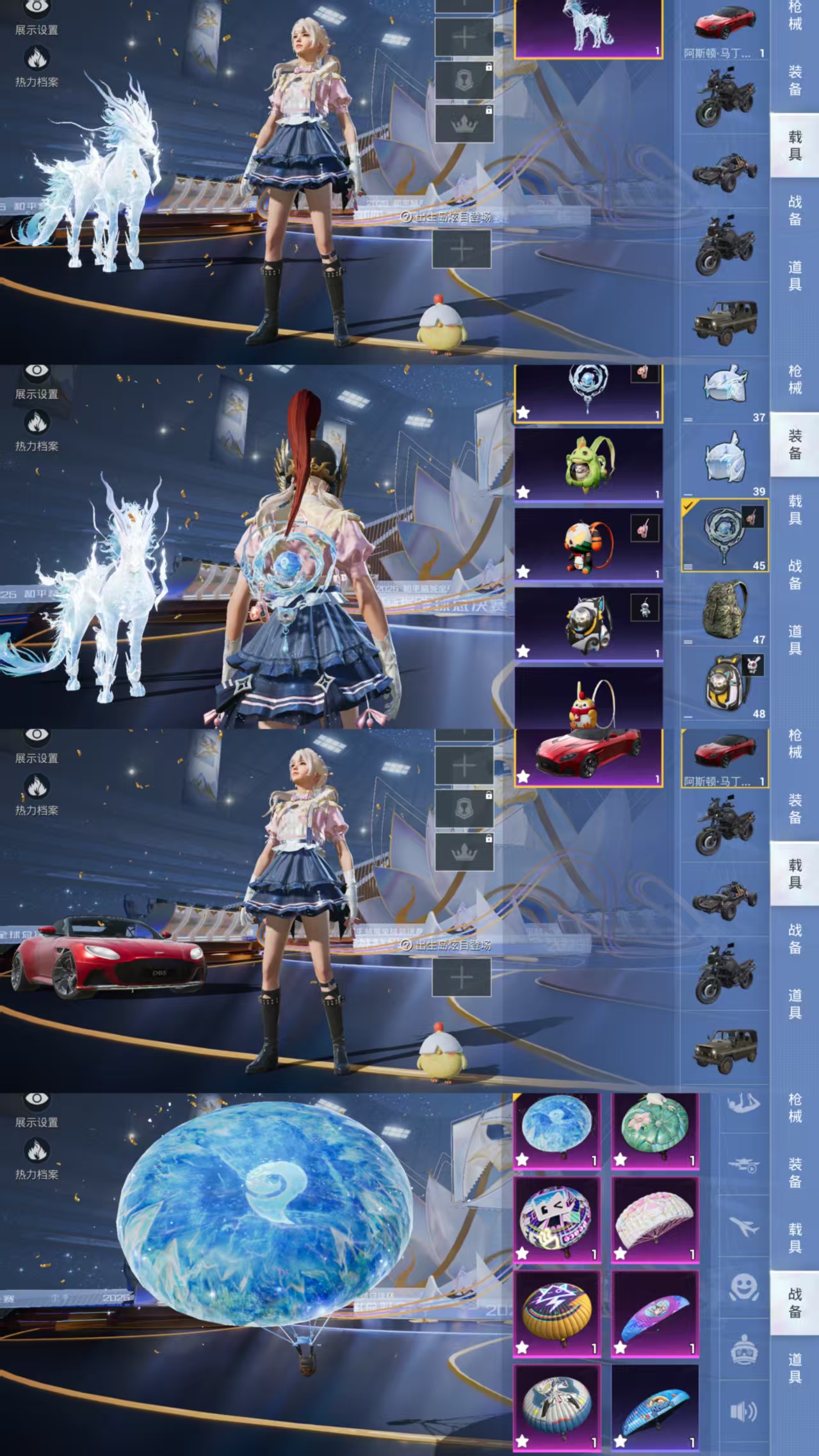Viewport: 819px width, 1456px height.
Task: Open the smiley face emote category
Action: tap(744, 1288)
